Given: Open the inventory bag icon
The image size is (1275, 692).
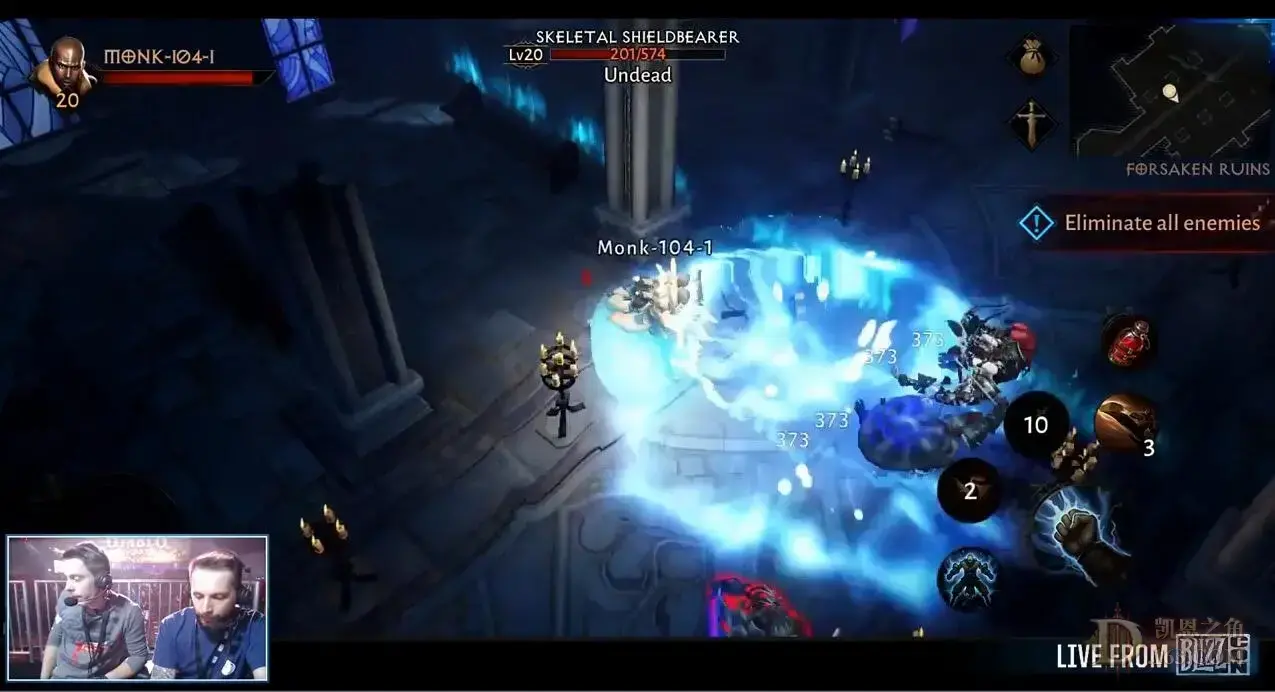Looking at the screenshot, I should tap(1033, 57).
